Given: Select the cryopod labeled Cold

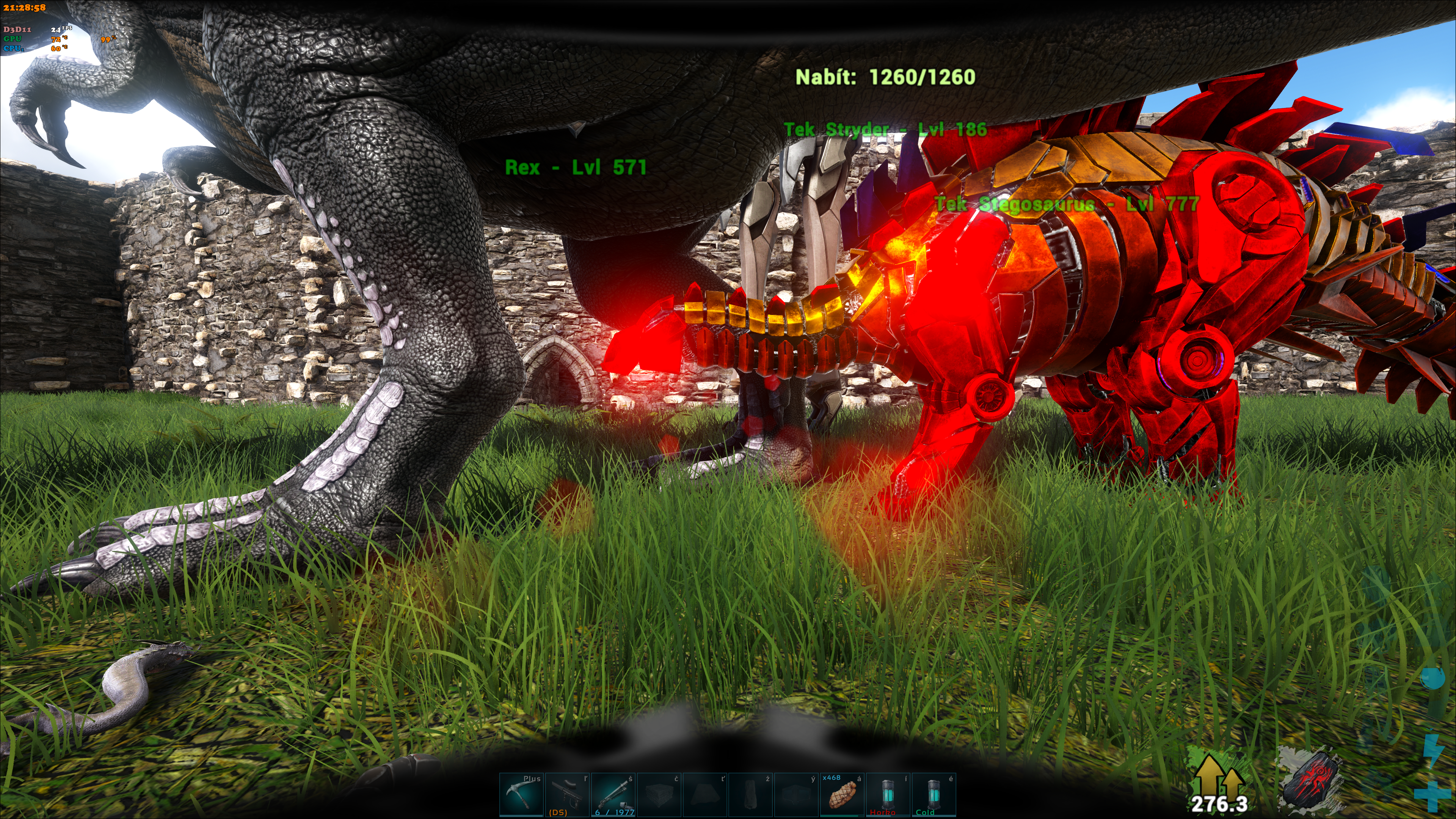Looking at the screenshot, I should pos(934,795).
